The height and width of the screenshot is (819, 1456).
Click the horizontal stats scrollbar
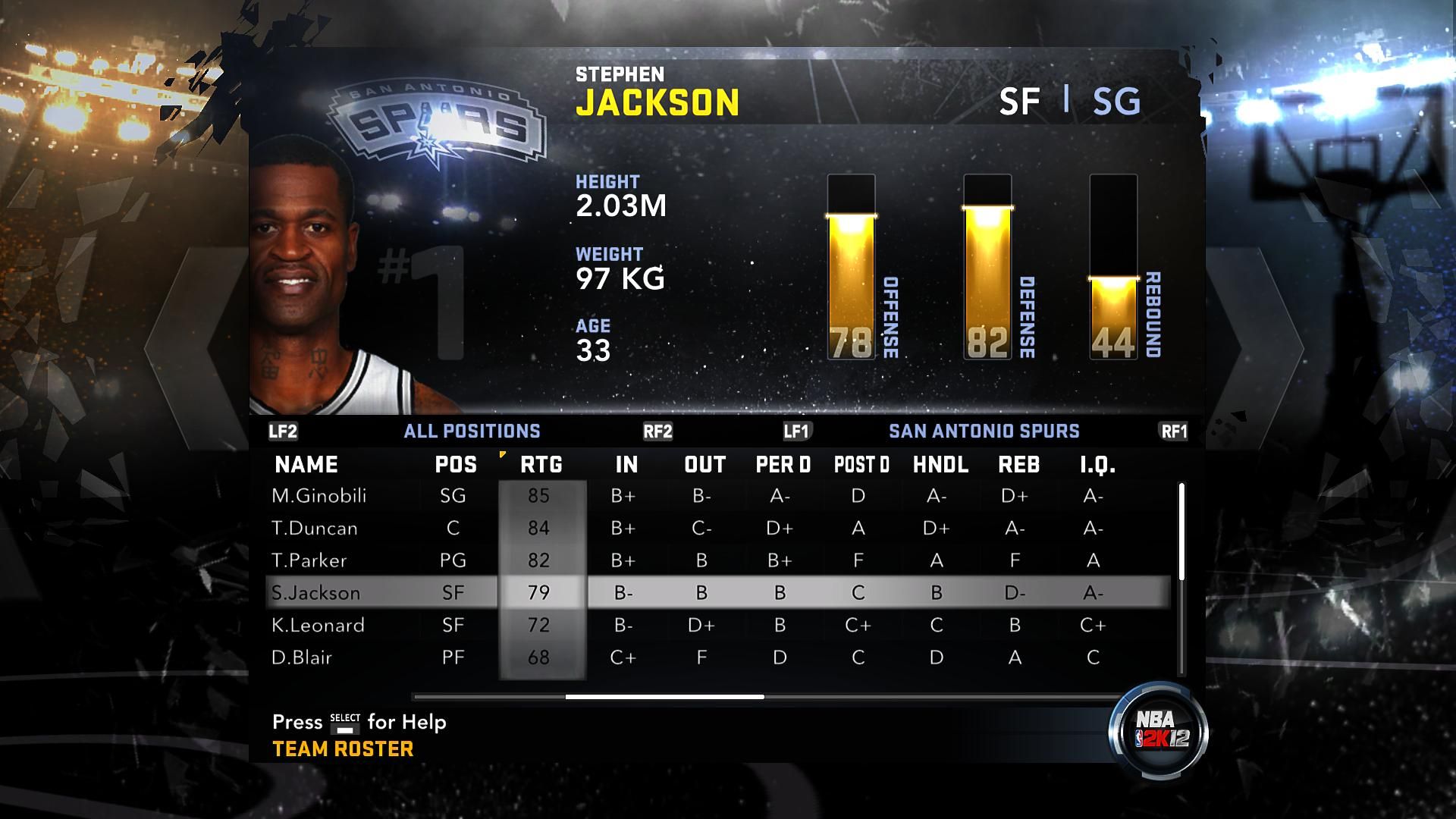[x=664, y=696]
